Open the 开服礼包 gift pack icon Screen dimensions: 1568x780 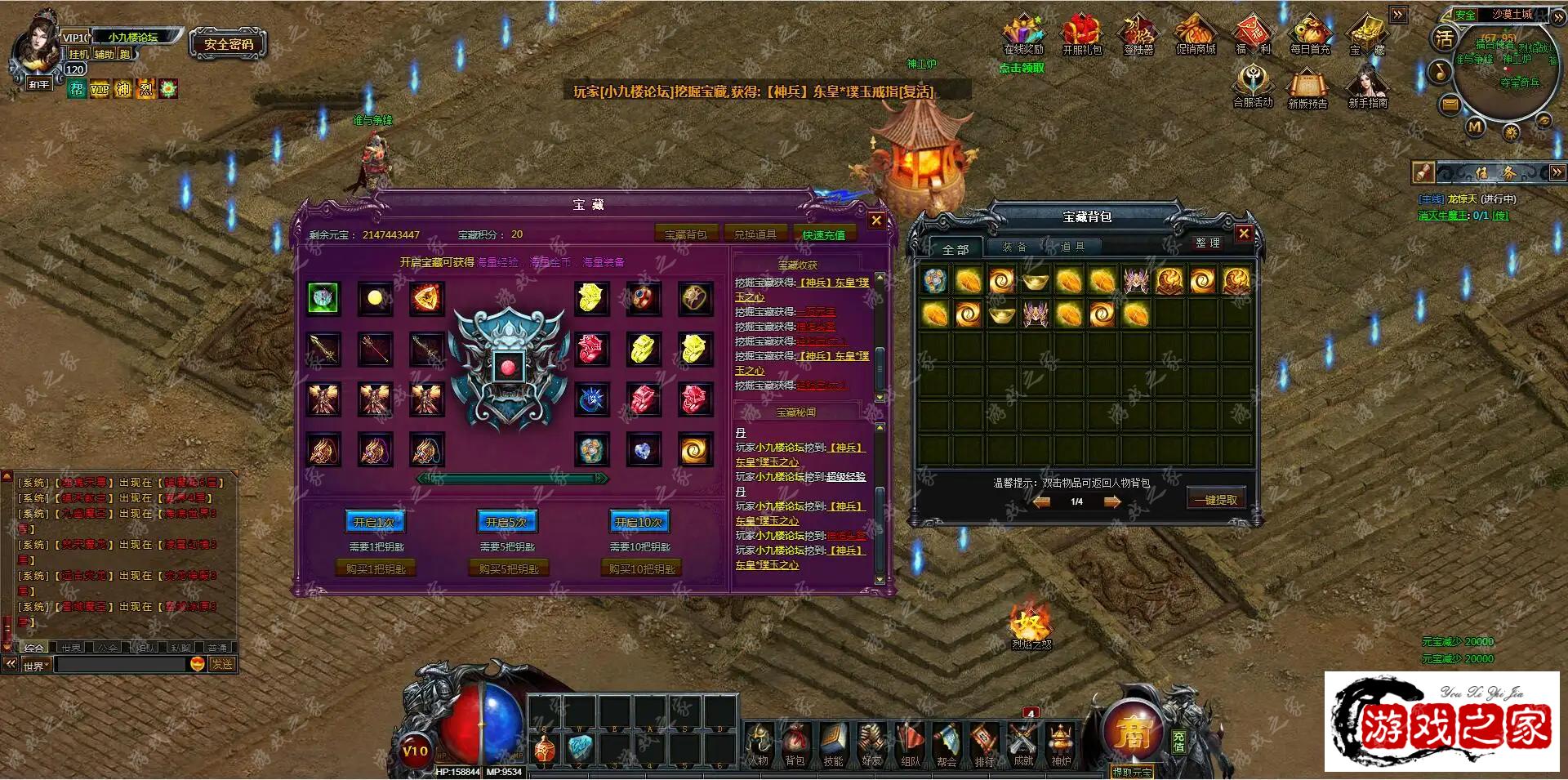pyautogui.click(x=1081, y=36)
